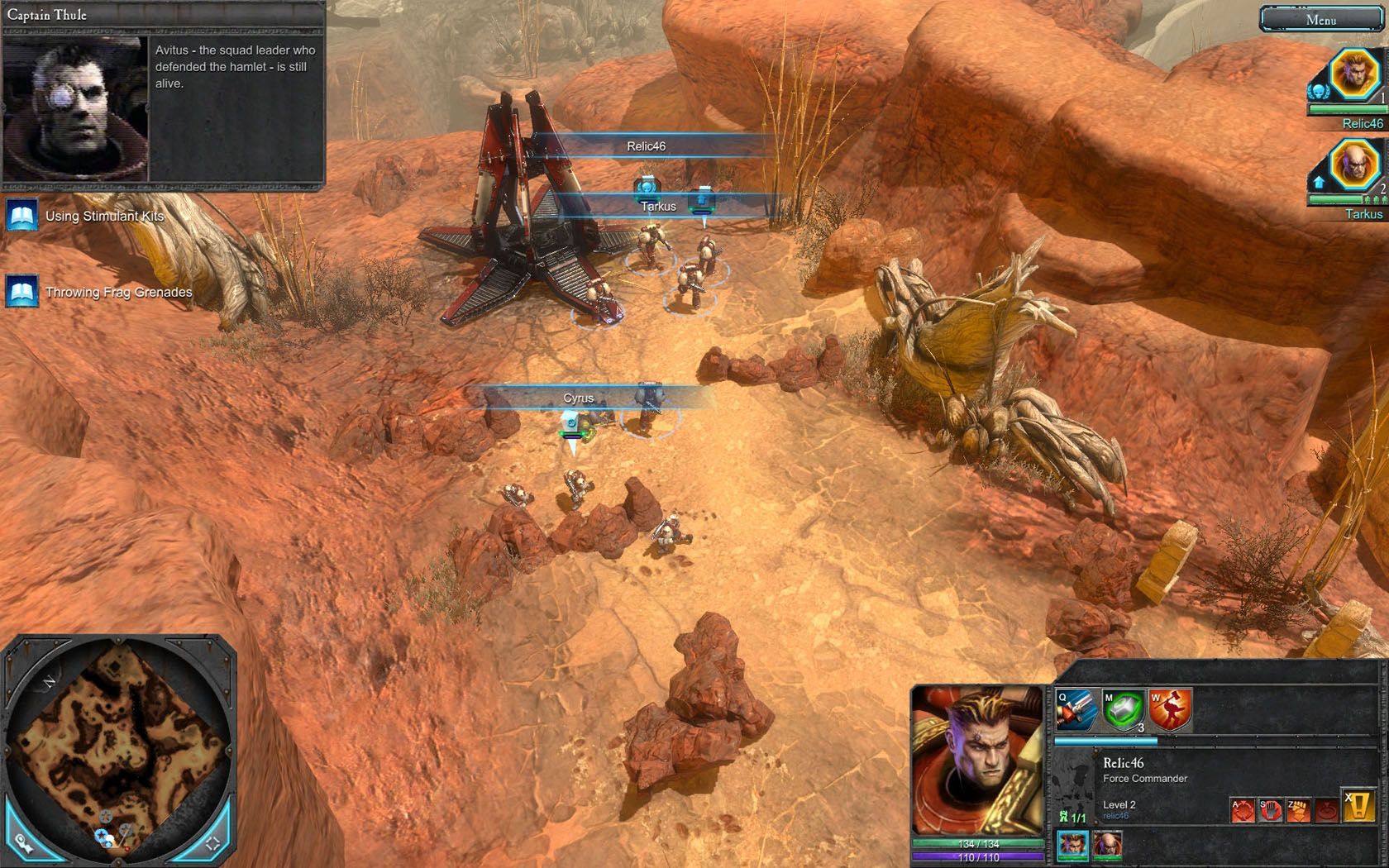This screenshot has width=1389, height=868.
Task: Issue the melee fist command (Z)
Action: click(1298, 810)
